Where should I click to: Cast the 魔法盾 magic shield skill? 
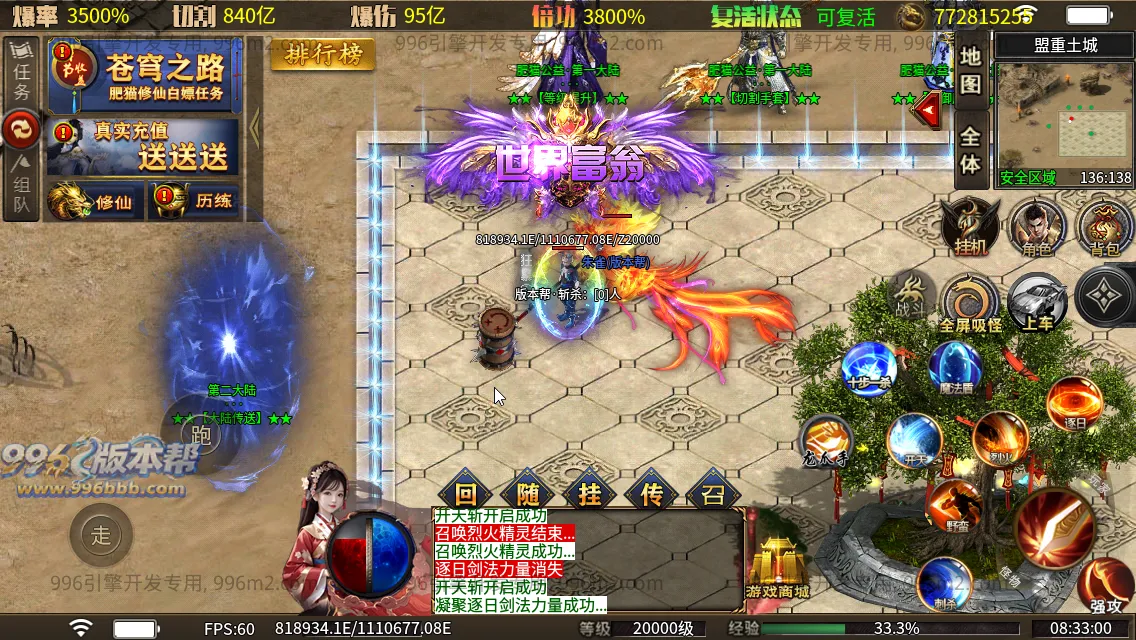pyautogui.click(x=955, y=367)
